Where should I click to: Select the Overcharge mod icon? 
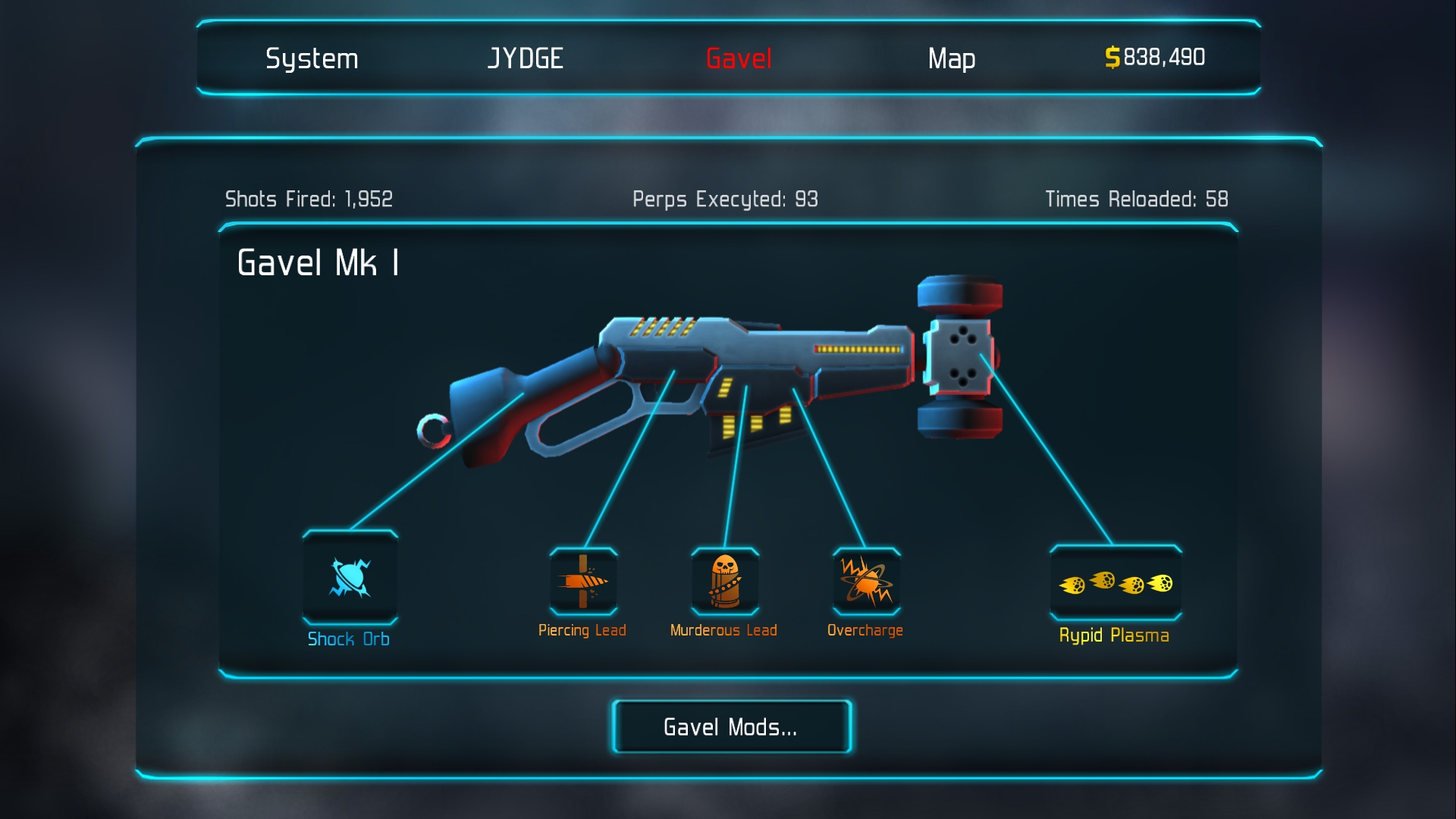(x=864, y=581)
